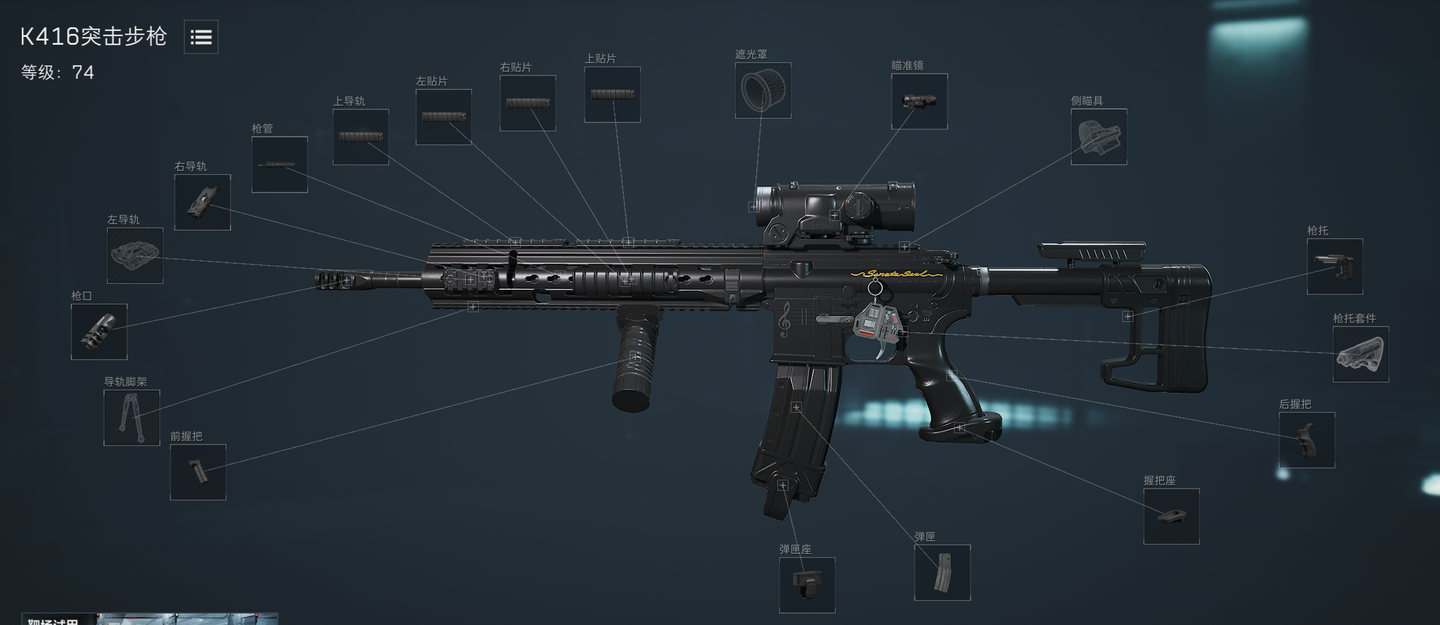The width and height of the screenshot is (1440, 625).
Task: Open the 左贴片 left panel slot
Action: [443, 117]
